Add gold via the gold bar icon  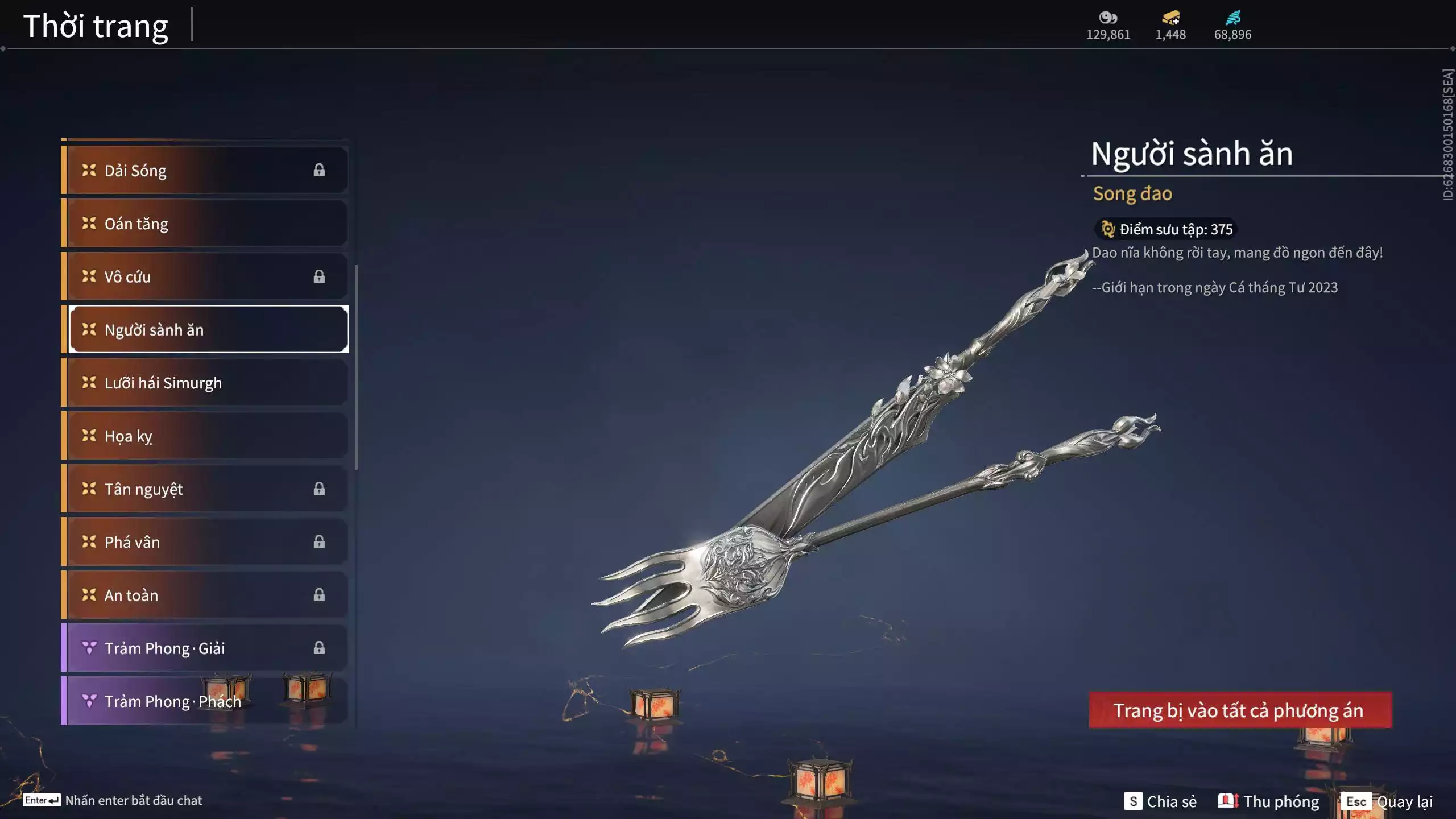click(1170, 18)
